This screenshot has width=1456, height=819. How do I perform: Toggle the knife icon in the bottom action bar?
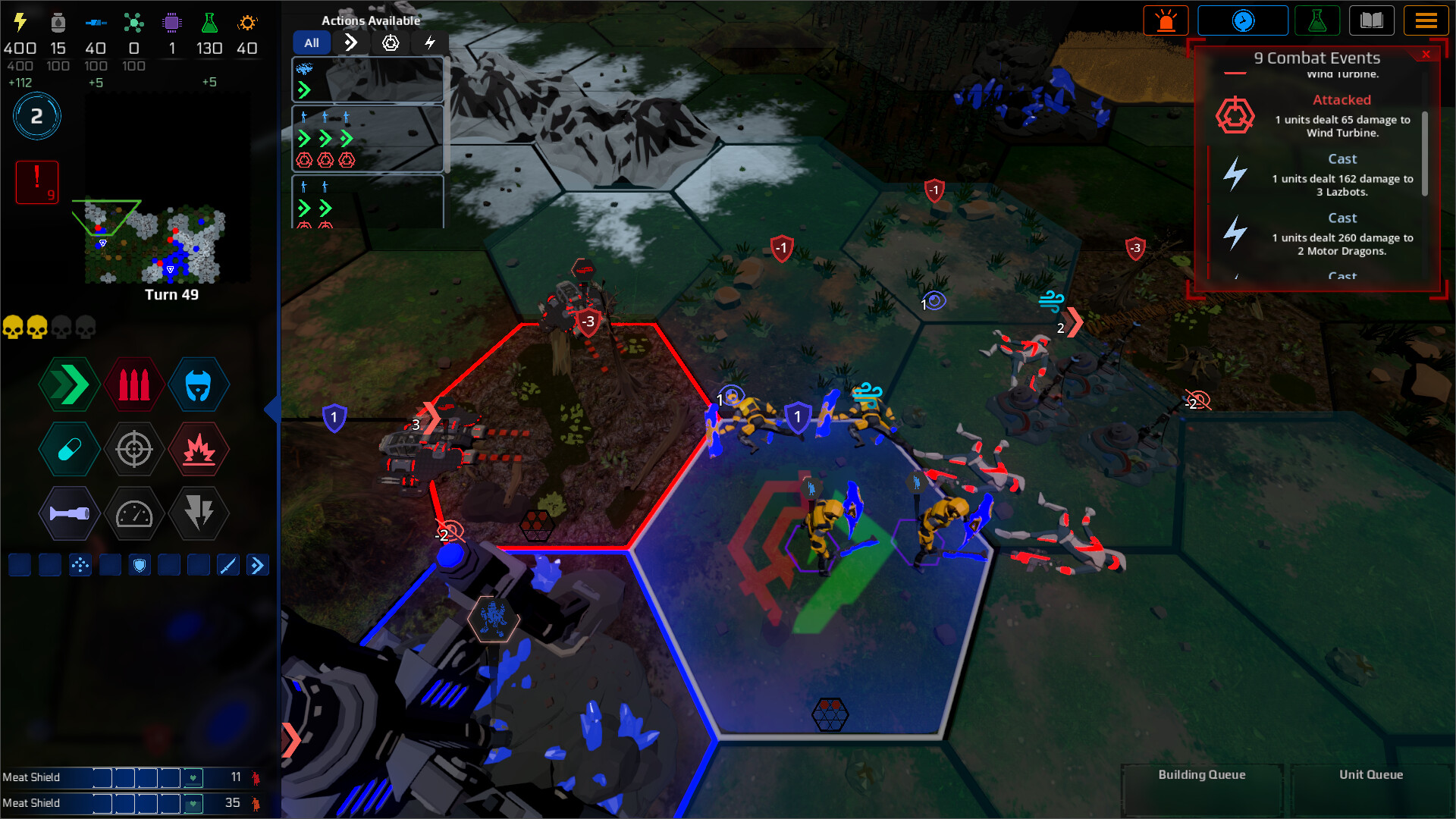(x=228, y=564)
